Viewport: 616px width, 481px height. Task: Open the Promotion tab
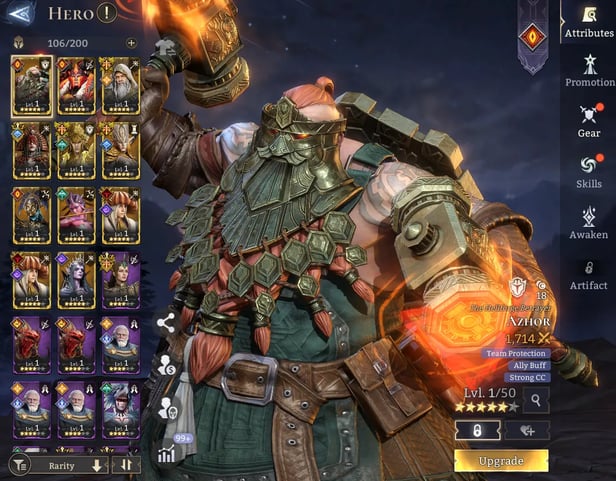pos(589,70)
